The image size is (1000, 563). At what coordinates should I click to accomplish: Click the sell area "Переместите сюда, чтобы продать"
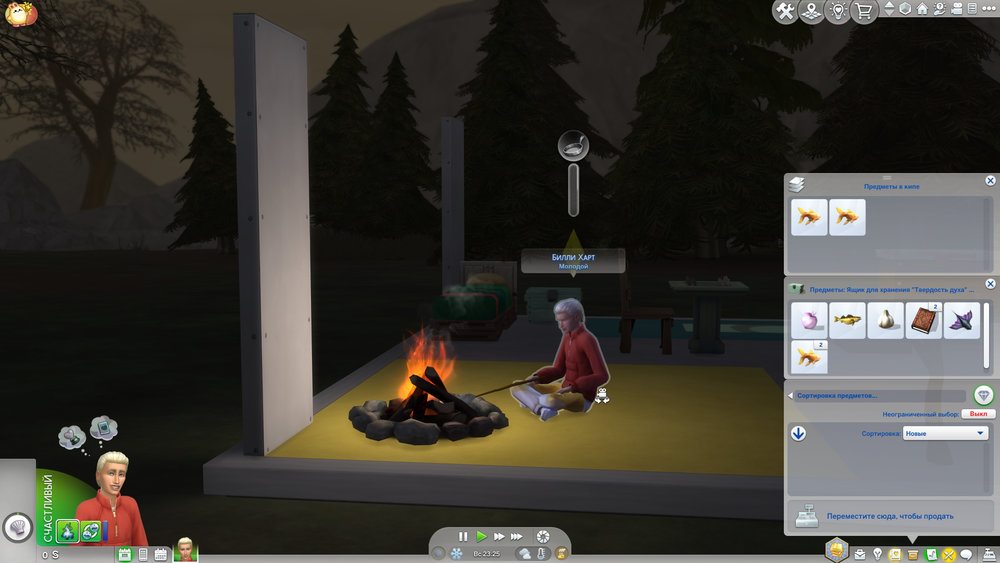(888, 516)
